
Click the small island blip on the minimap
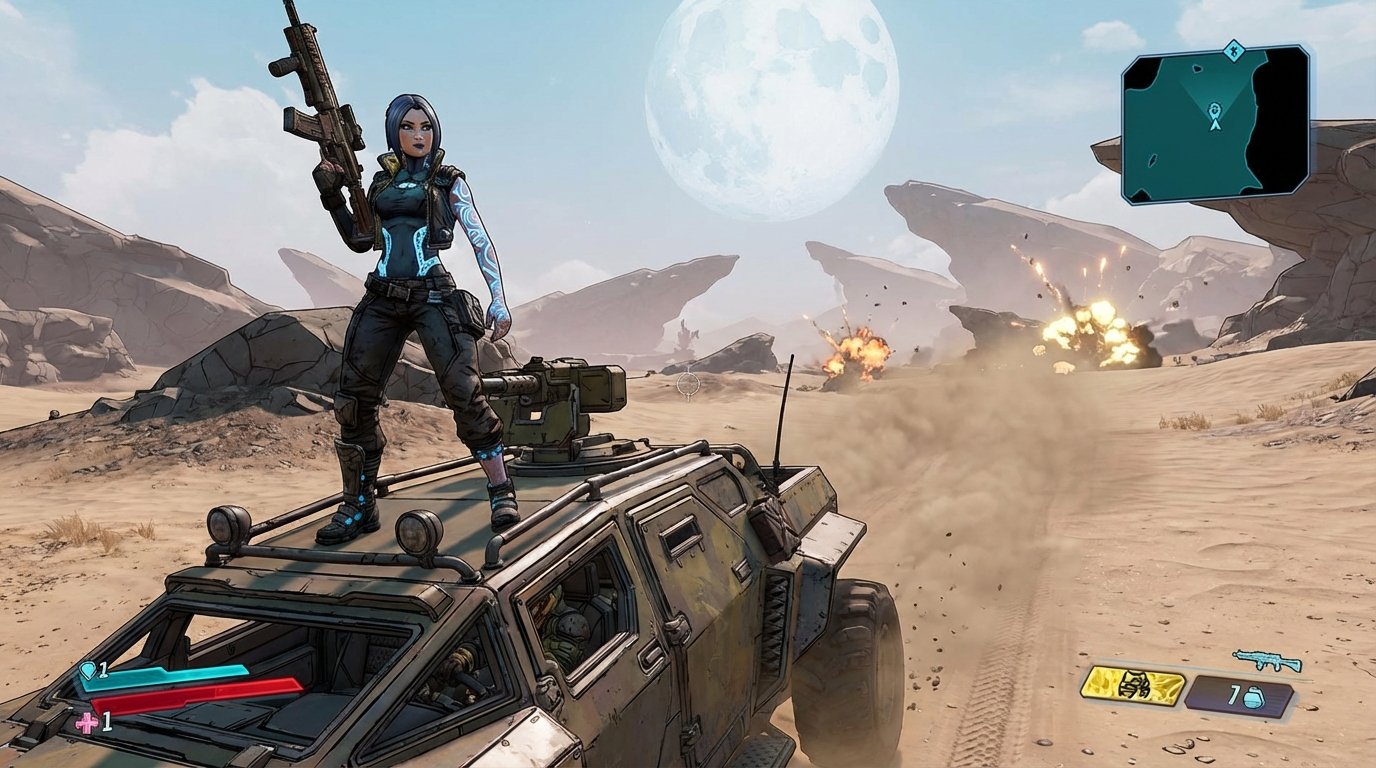coord(1197,69)
